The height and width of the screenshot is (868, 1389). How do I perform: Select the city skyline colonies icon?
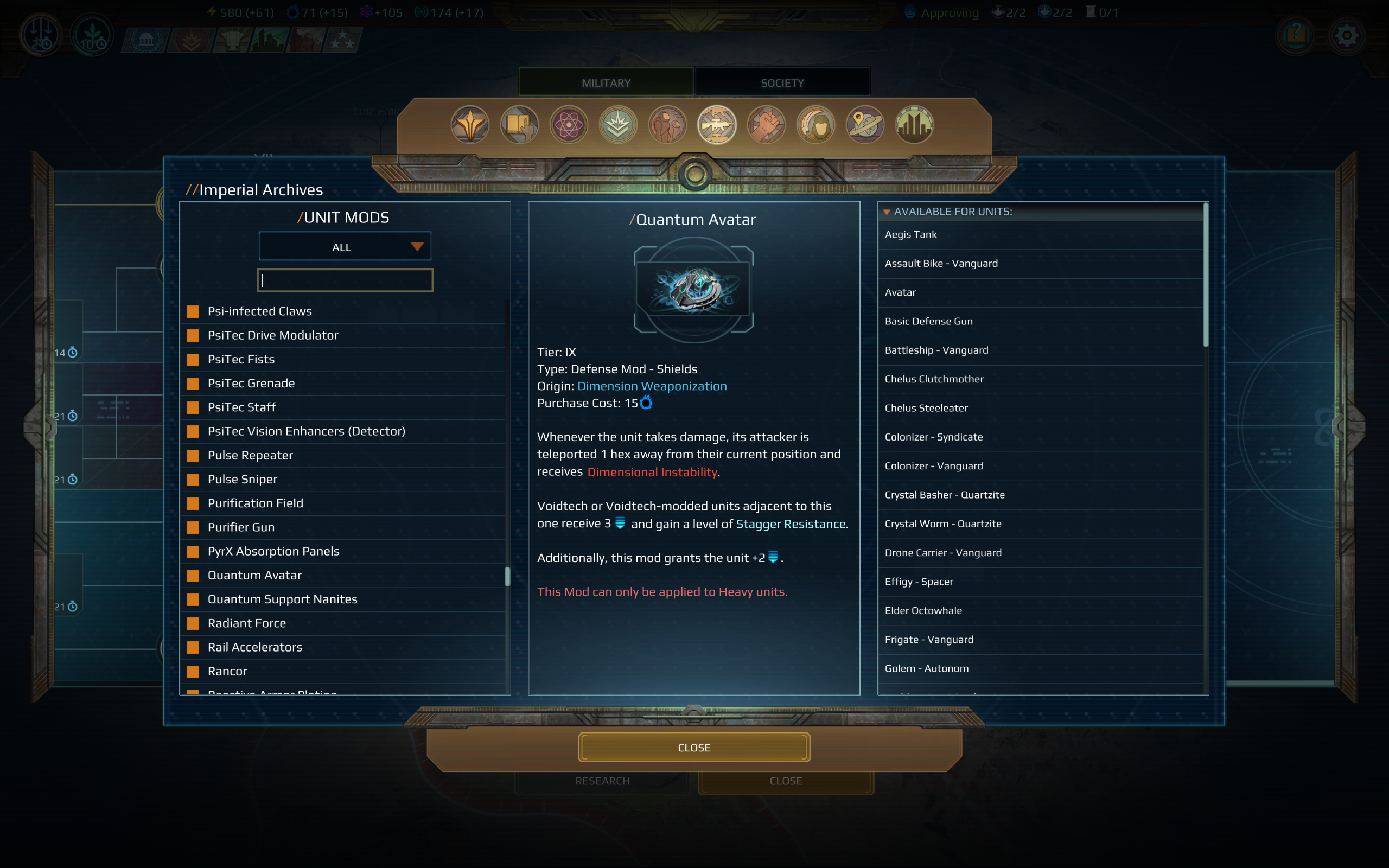click(914, 125)
